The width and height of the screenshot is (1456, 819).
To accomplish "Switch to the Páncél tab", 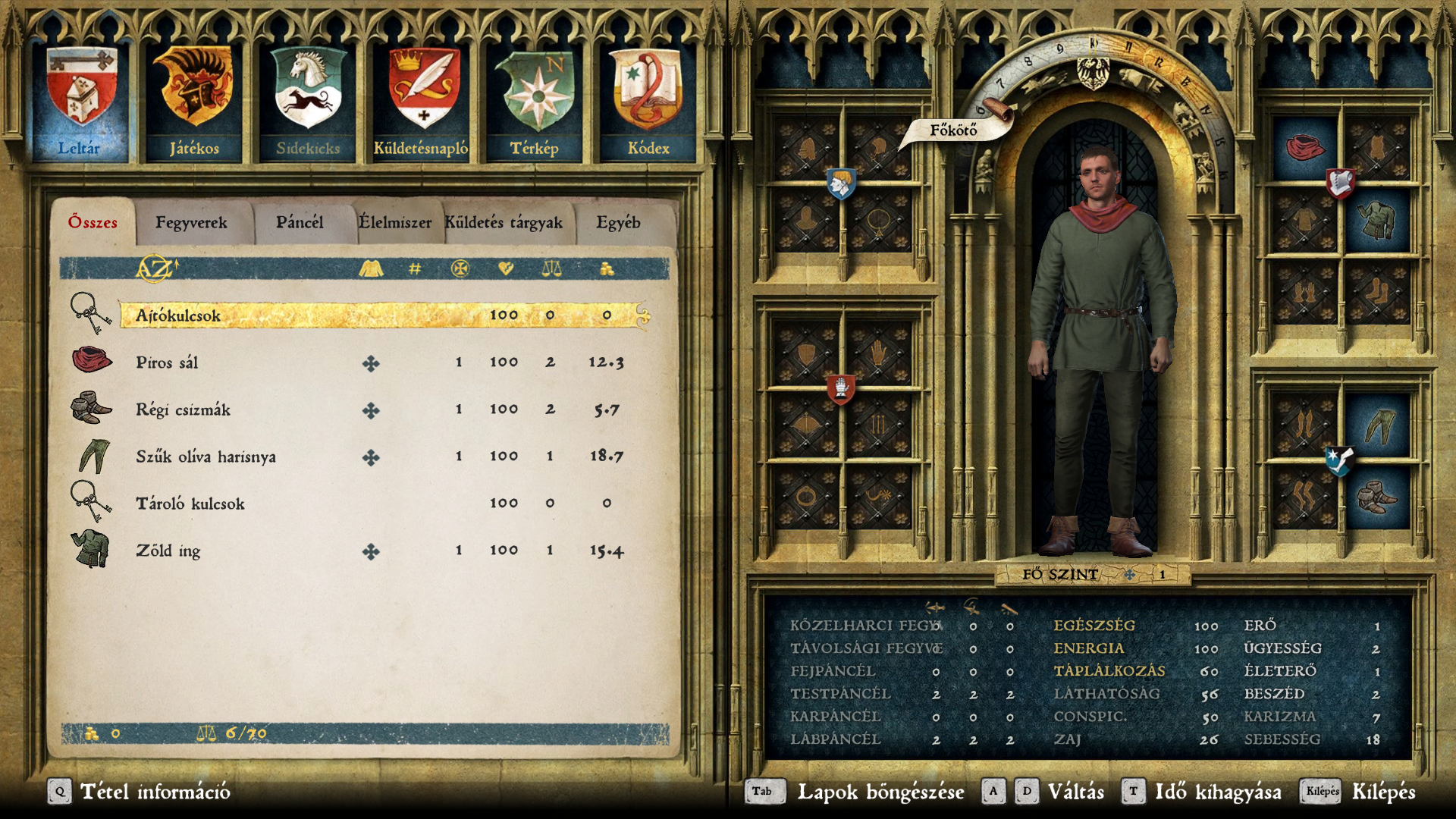I will click(300, 223).
